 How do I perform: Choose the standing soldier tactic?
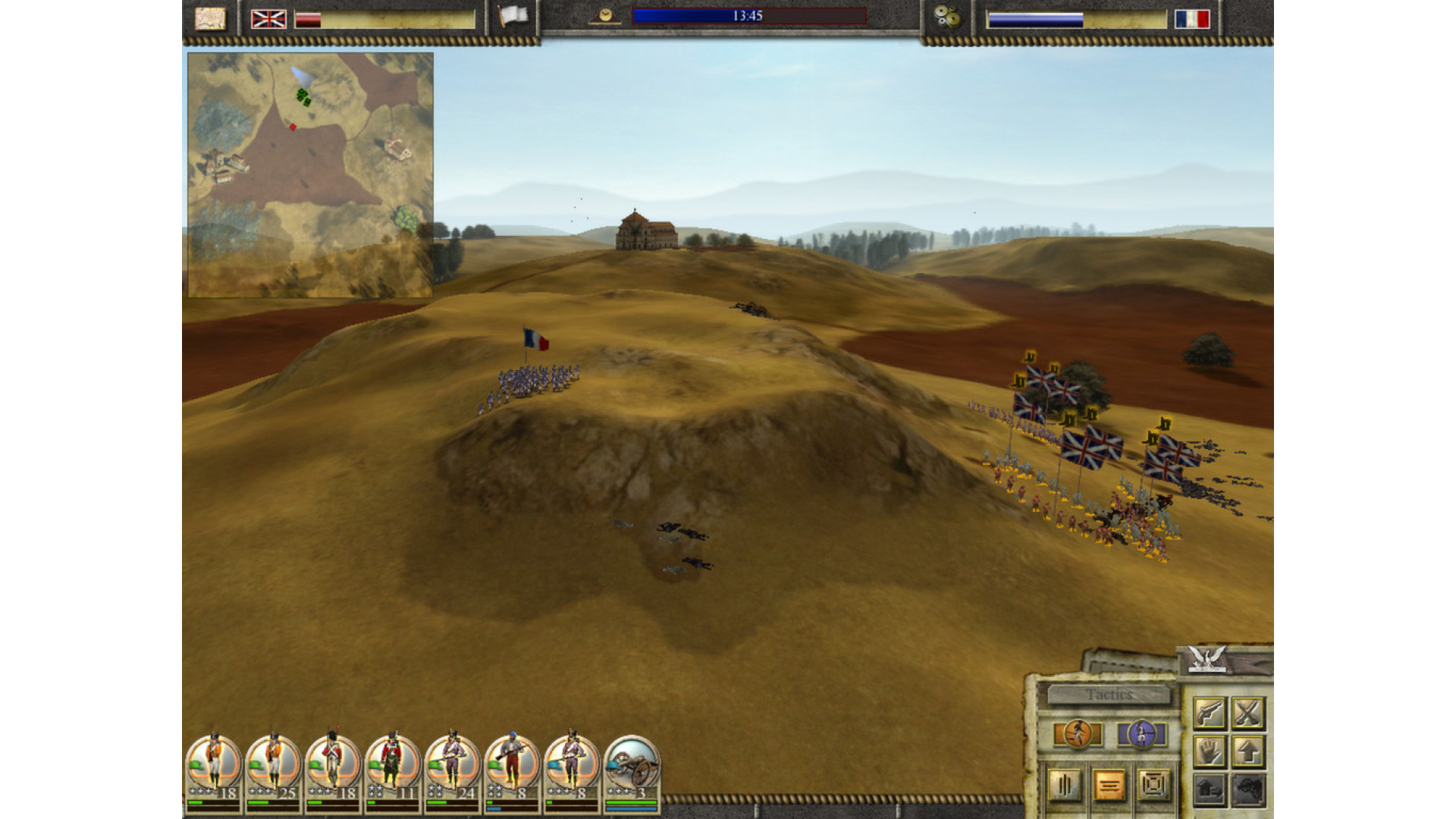tap(1141, 734)
